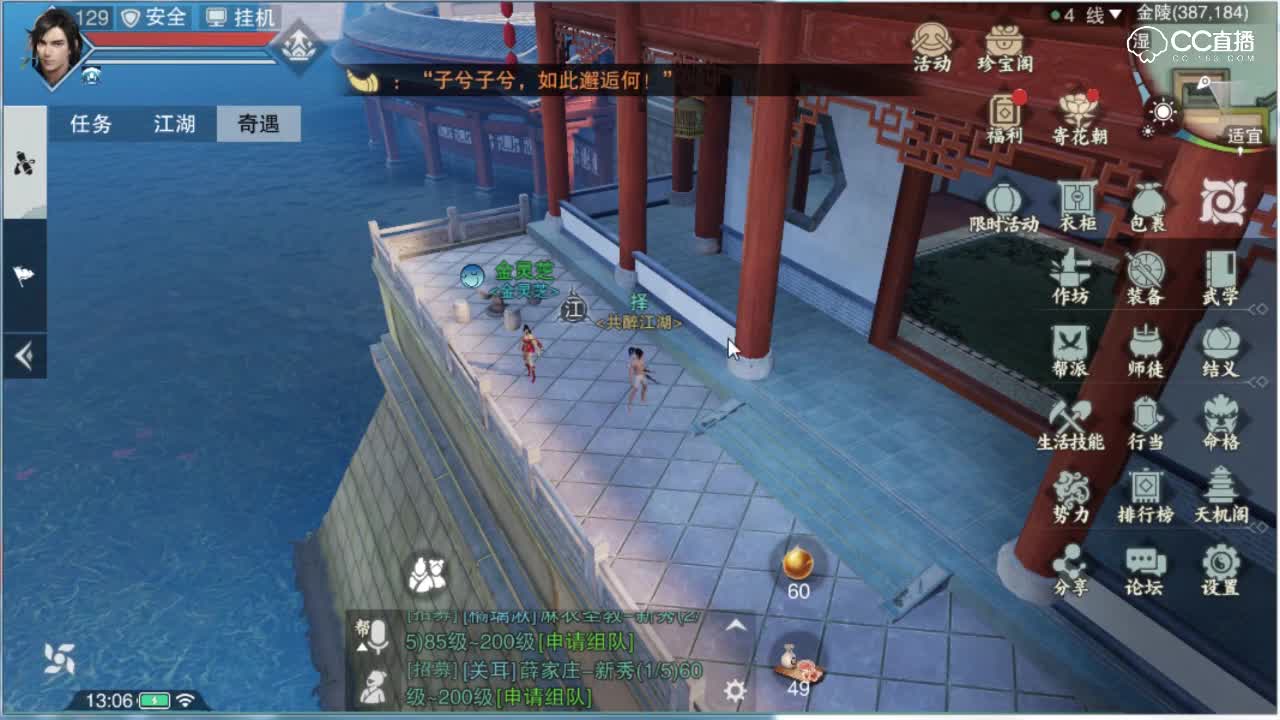Open the 珍宝阁 treasure shop
This screenshot has width=1280, height=720.
1003,47
